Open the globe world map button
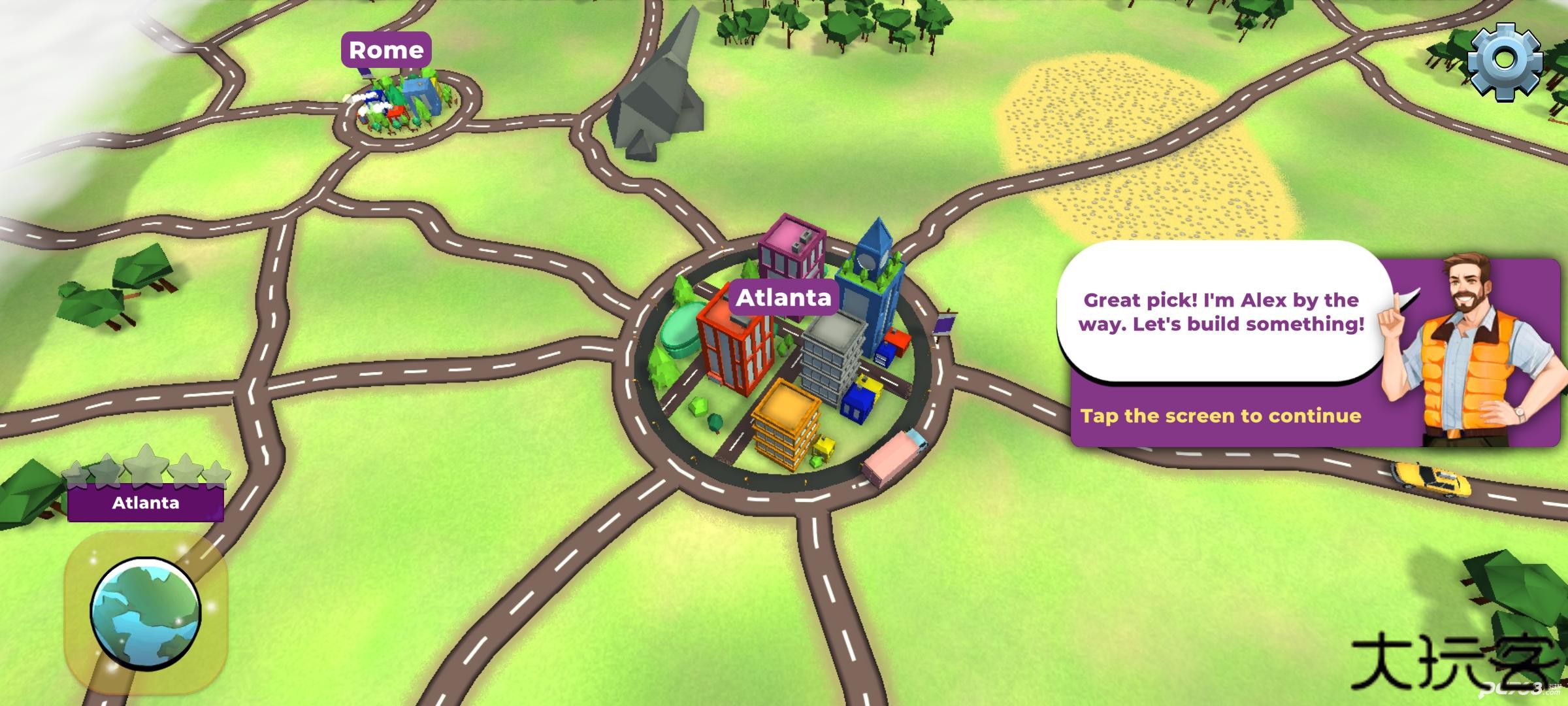Screen dimensions: 1568x706 coord(145,613)
